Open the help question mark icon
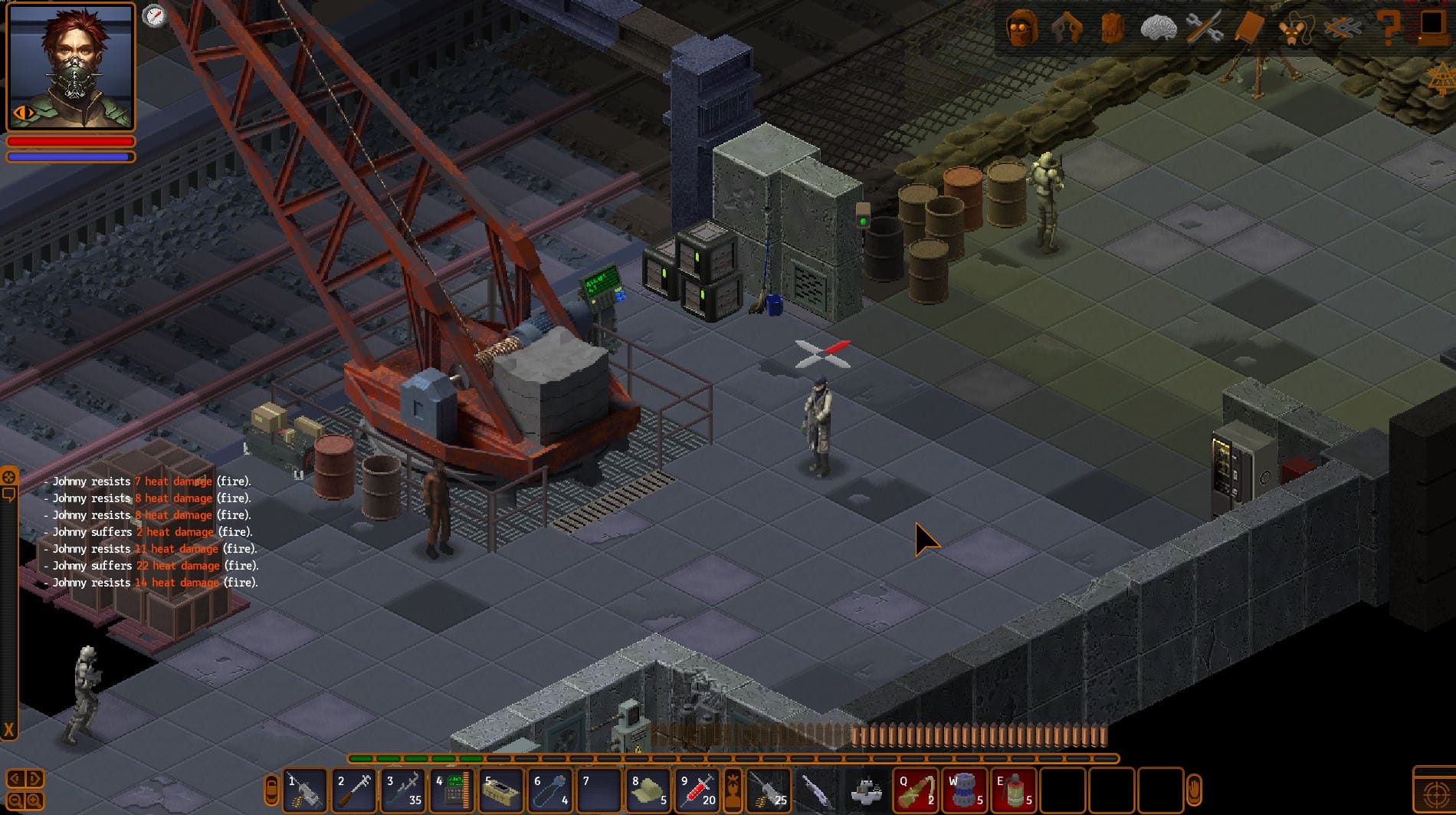 (1388, 28)
